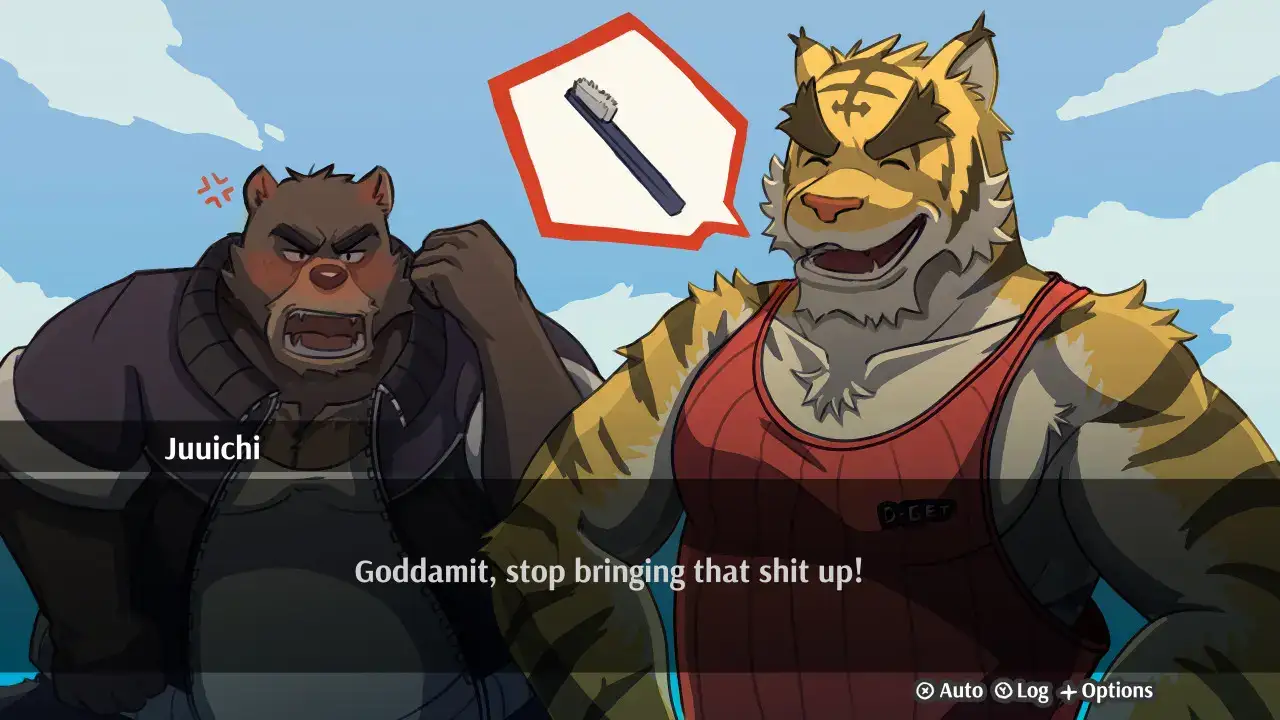1280x720 pixels.
Task: Open the dialogue Log
Action: pos(1021,691)
